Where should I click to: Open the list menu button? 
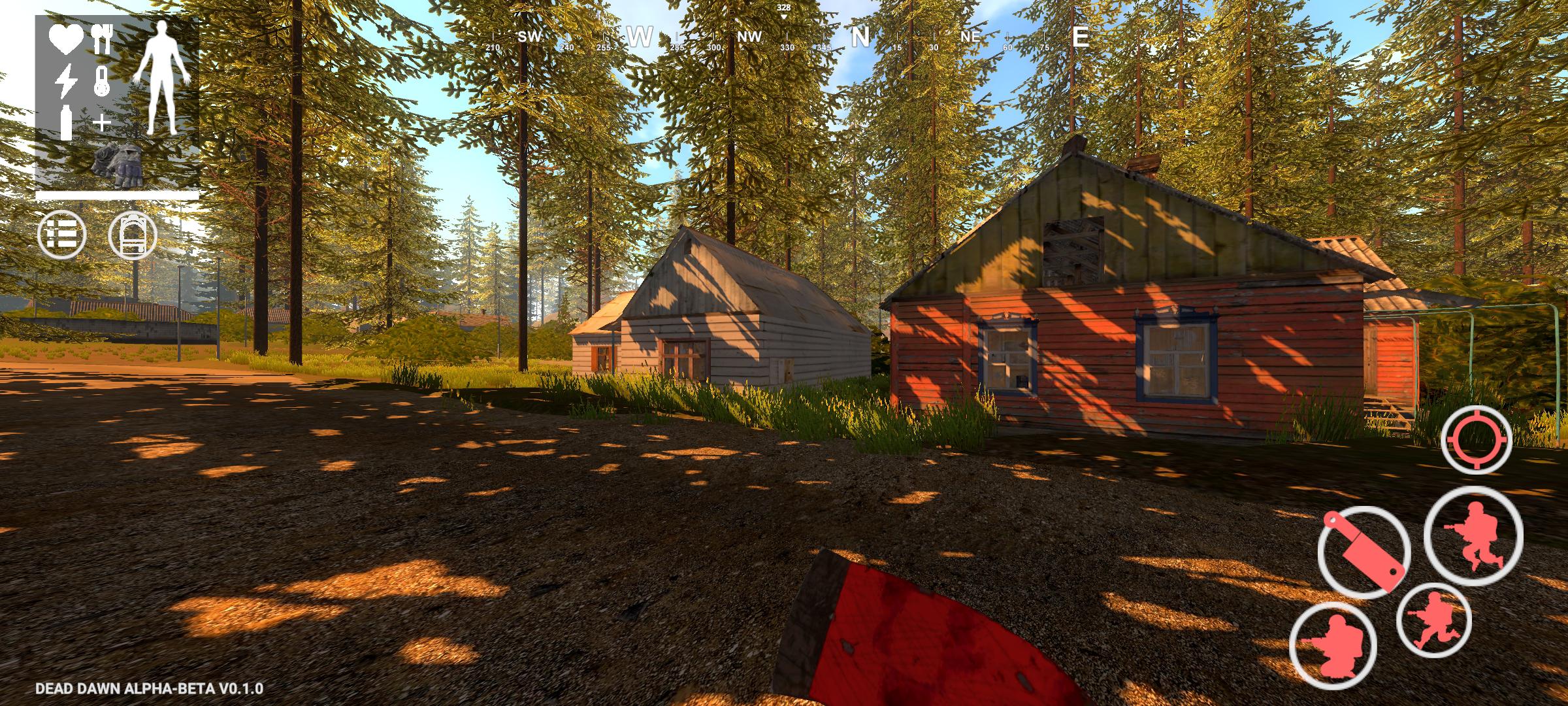[62, 235]
